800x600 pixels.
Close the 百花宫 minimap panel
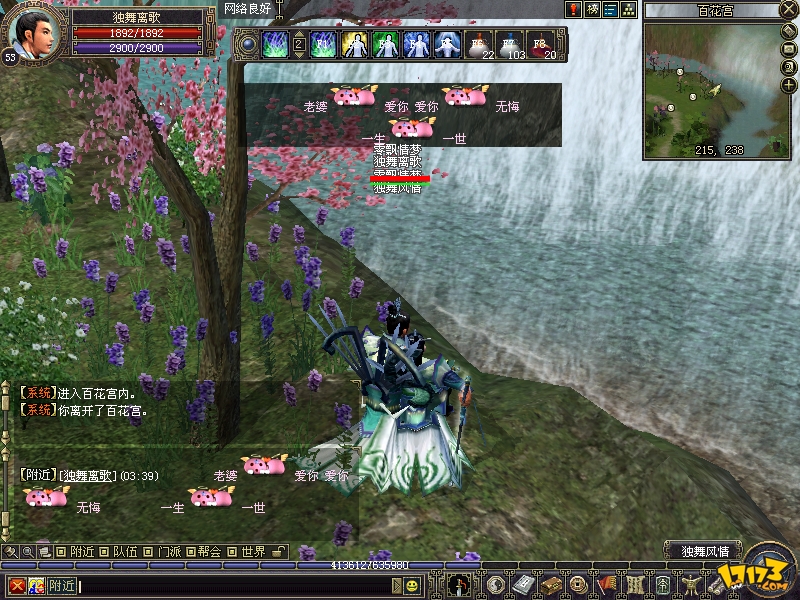pyautogui.click(x=789, y=10)
